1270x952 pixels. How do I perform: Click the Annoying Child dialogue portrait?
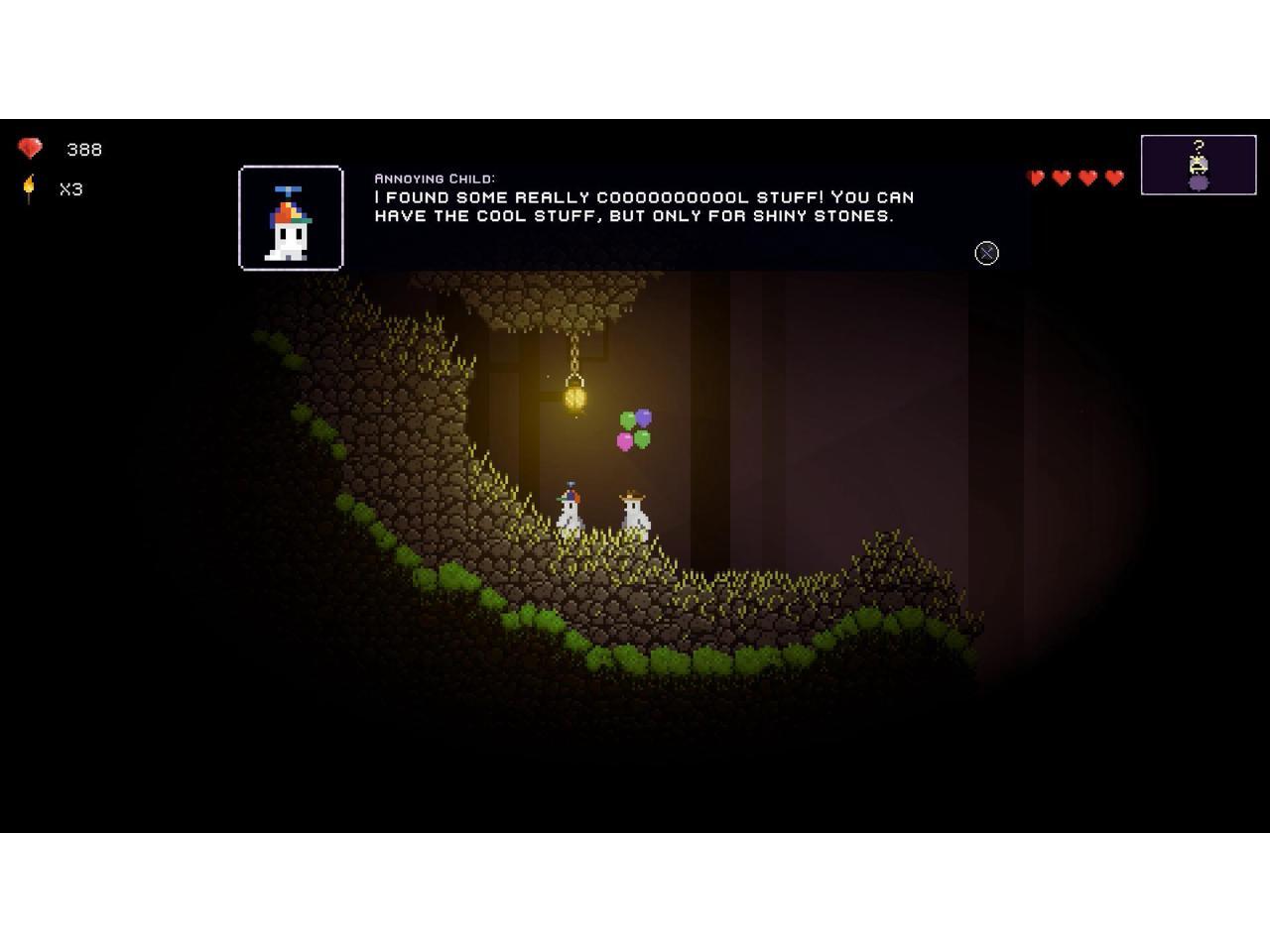pyautogui.click(x=291, y=218)
